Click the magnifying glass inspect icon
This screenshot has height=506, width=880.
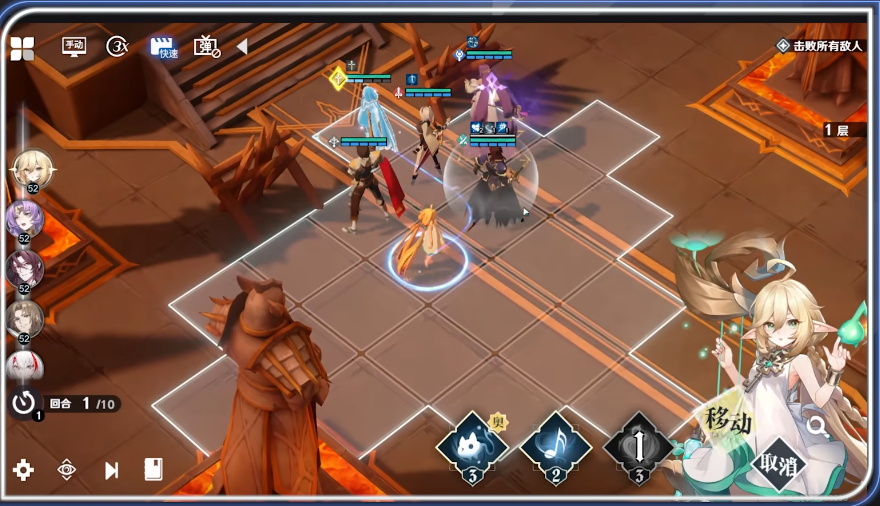point(817,427)
